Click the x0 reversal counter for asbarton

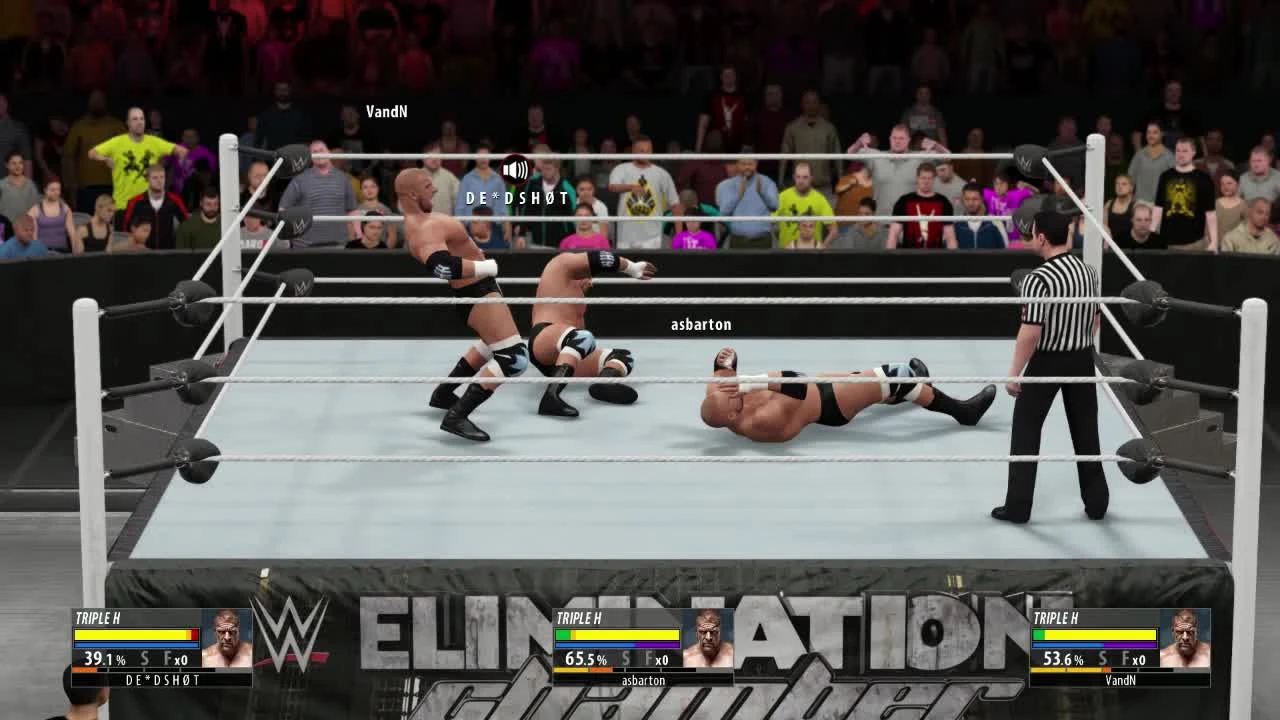click(662, 660)
